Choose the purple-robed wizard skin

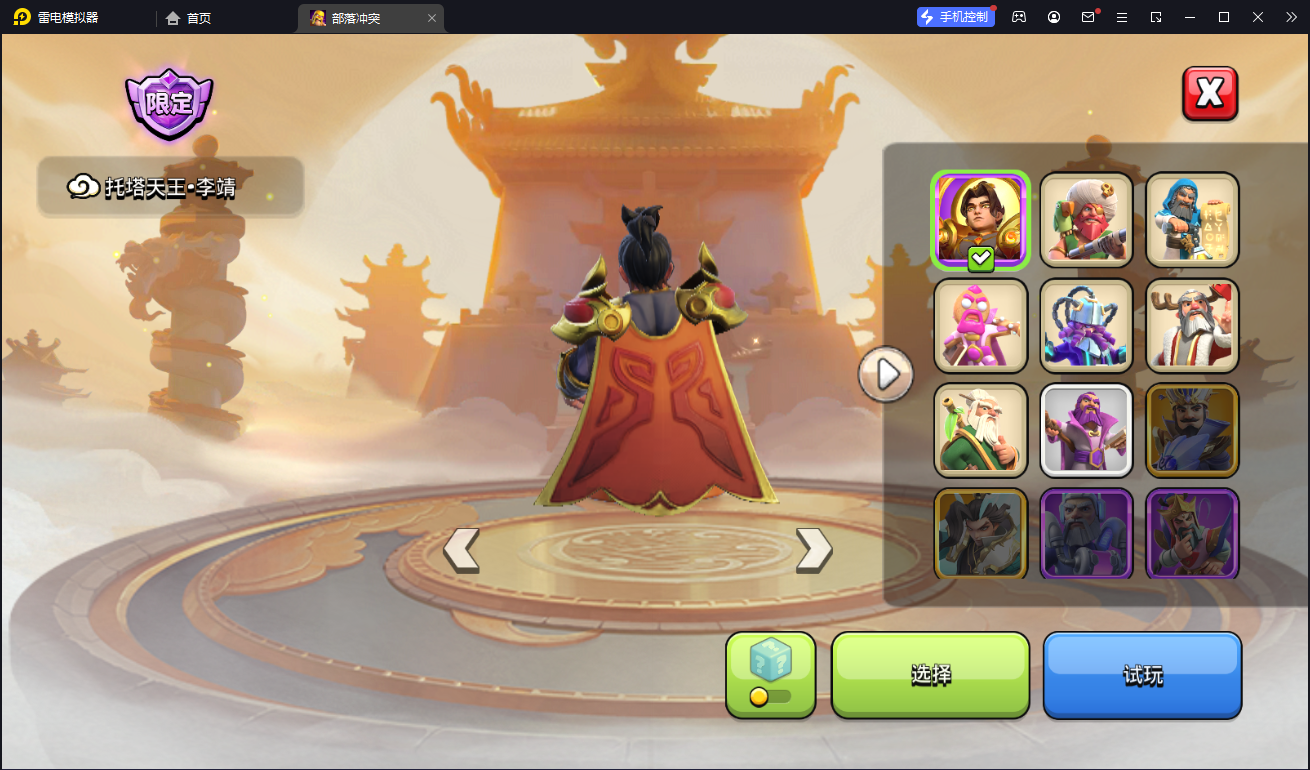[1086, 431]
